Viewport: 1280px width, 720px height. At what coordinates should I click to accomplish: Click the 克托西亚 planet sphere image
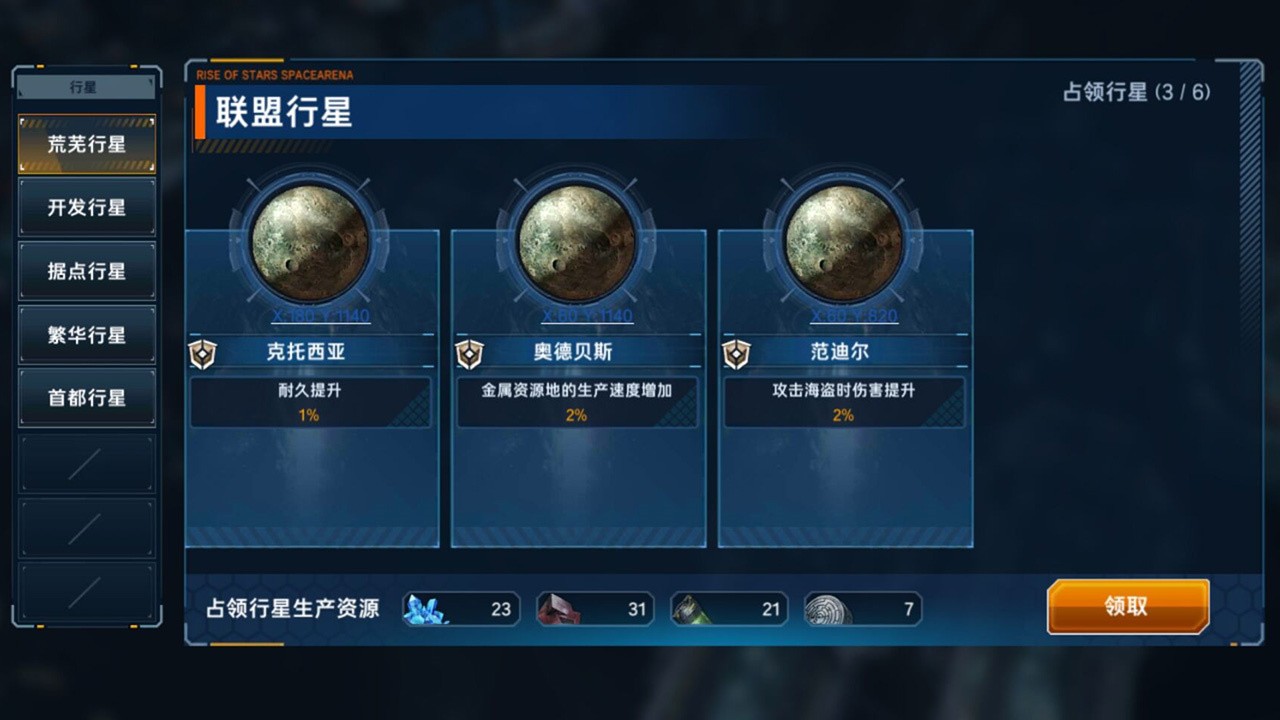click(311, 240)
